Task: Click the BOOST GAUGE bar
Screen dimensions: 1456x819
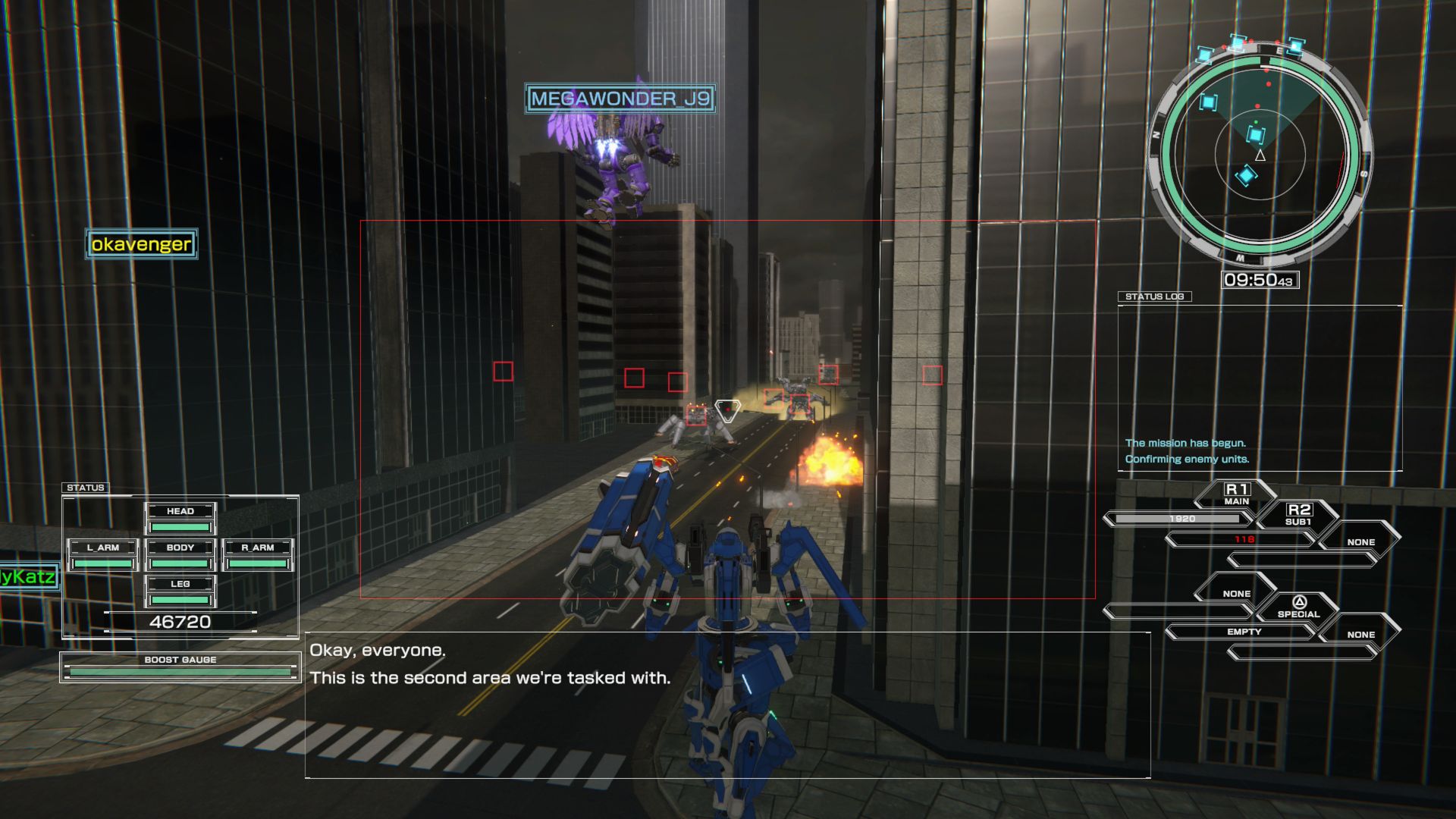Action: click(x=179, y=670)
